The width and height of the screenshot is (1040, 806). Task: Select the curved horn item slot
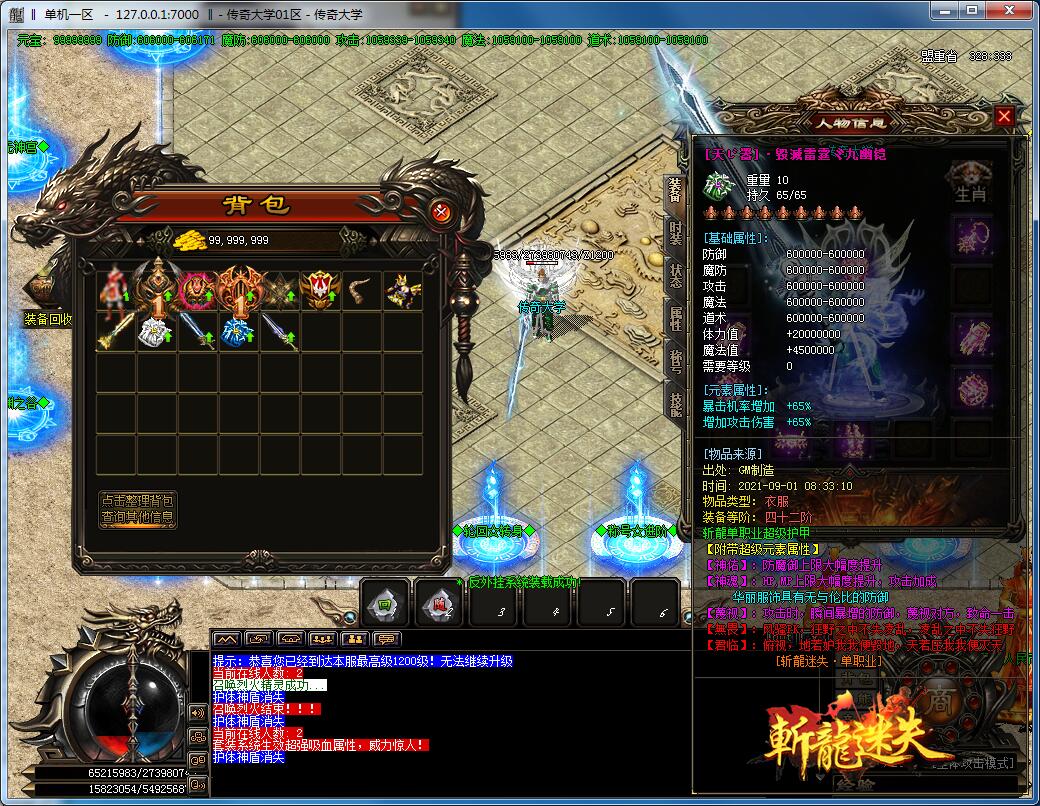[361, 290]
